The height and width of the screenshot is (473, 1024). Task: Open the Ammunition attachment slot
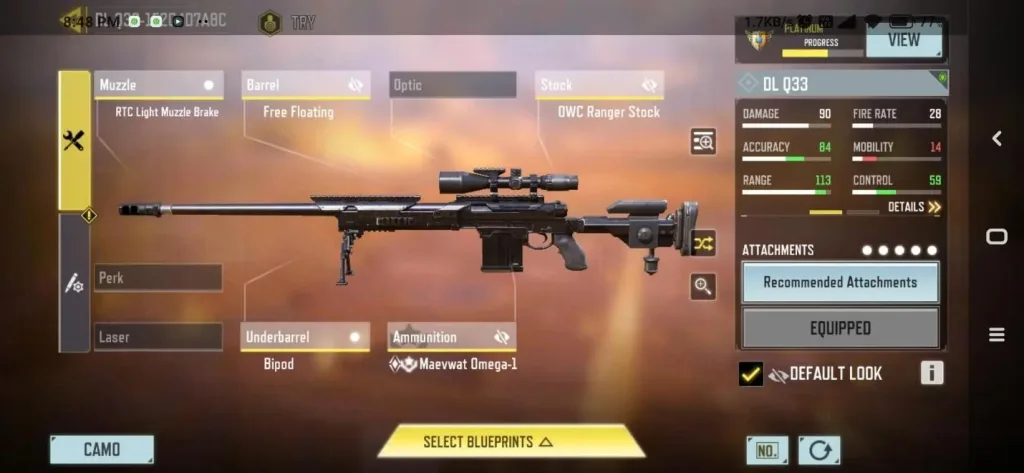[x=452, y=337]
